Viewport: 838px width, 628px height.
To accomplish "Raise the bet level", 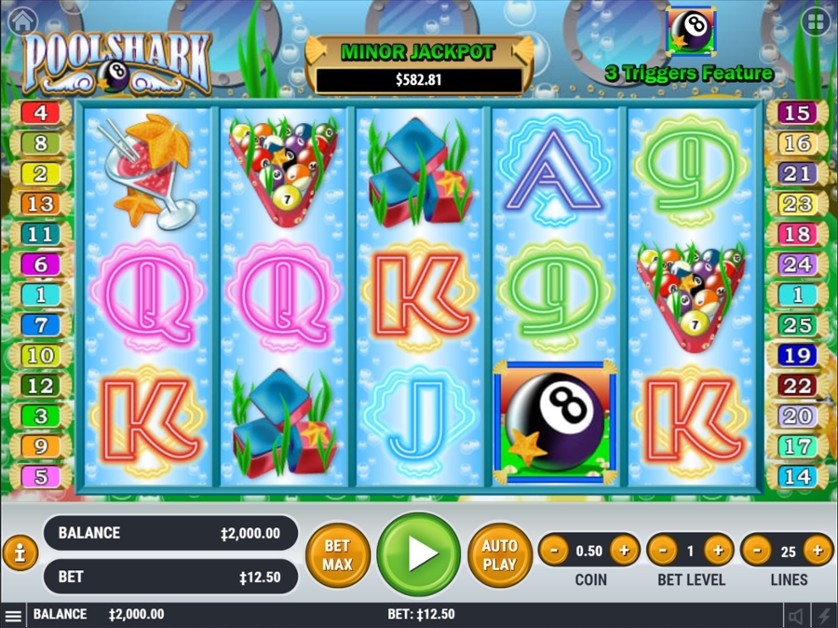I will tap(718, 549).
